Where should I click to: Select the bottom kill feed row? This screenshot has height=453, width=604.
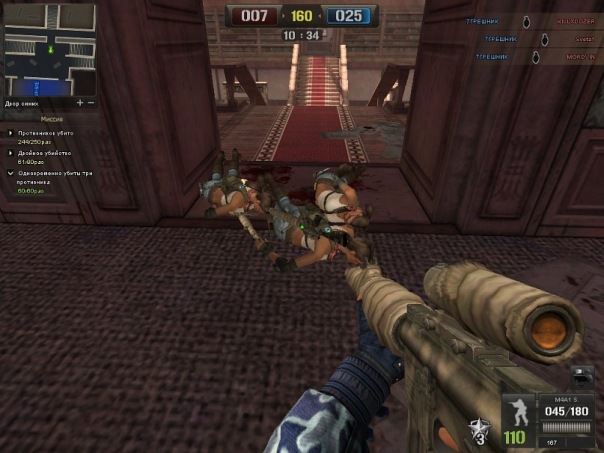click(x=534, y=57)
